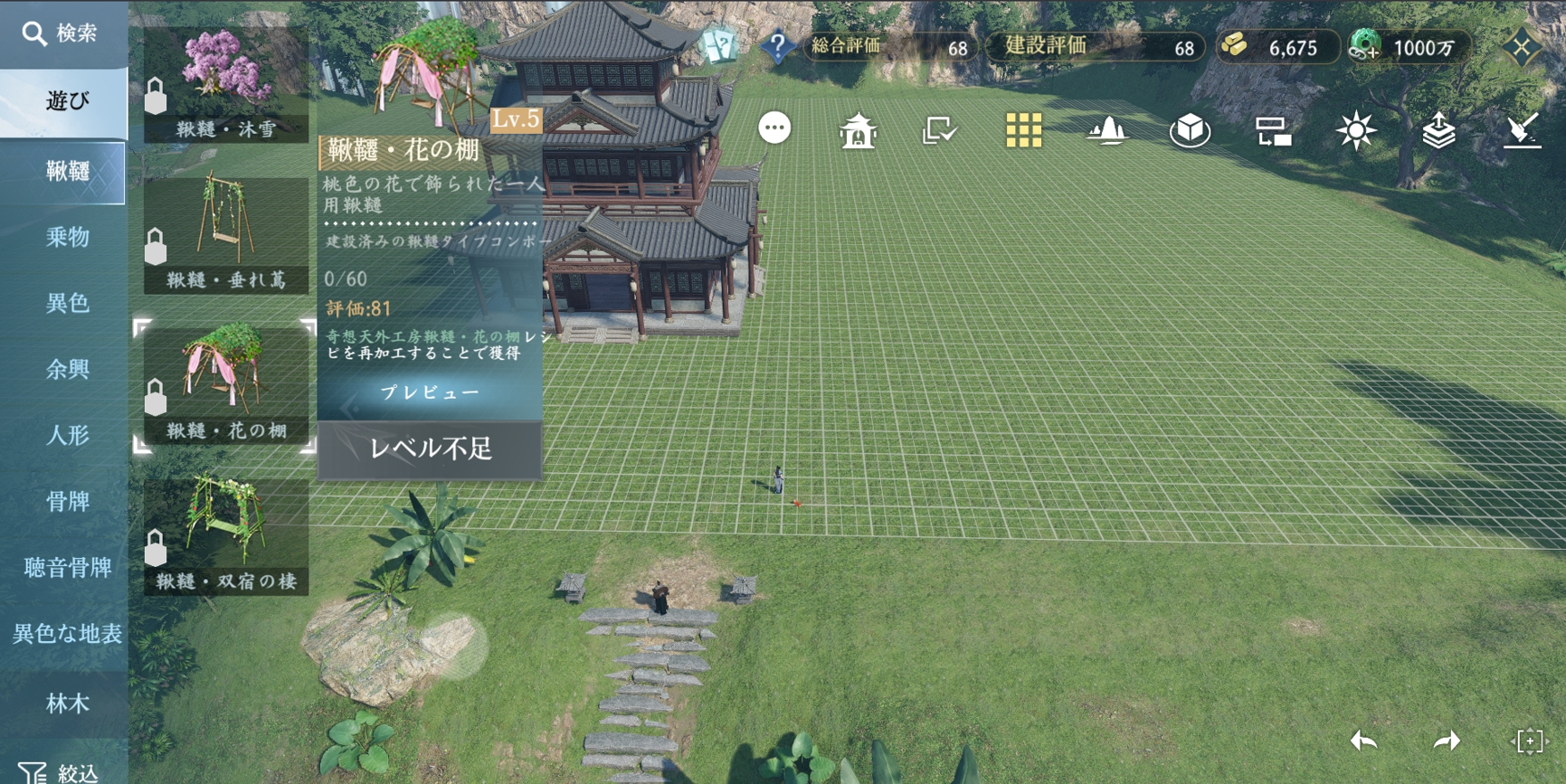
Task: Open the 林木 category
Action: click(x=67, y=704)
